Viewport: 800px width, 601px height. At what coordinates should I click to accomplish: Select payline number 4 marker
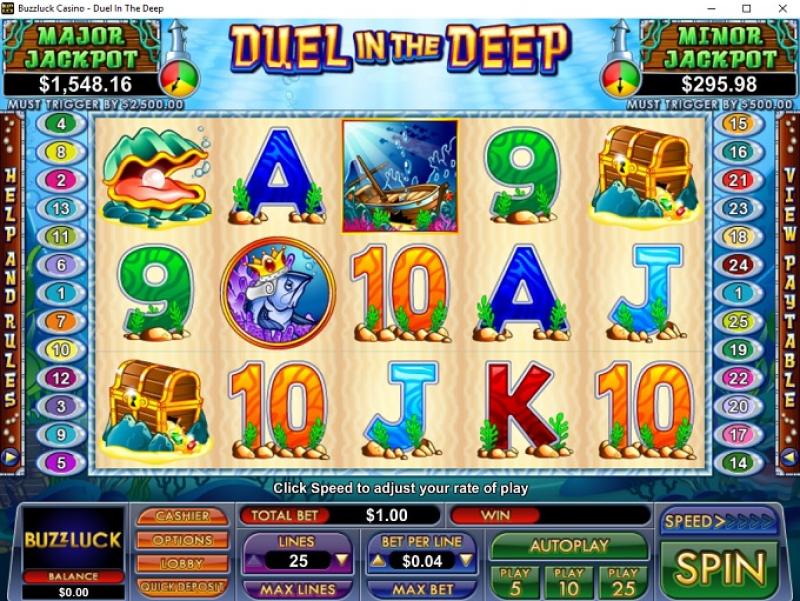[62, 125]
